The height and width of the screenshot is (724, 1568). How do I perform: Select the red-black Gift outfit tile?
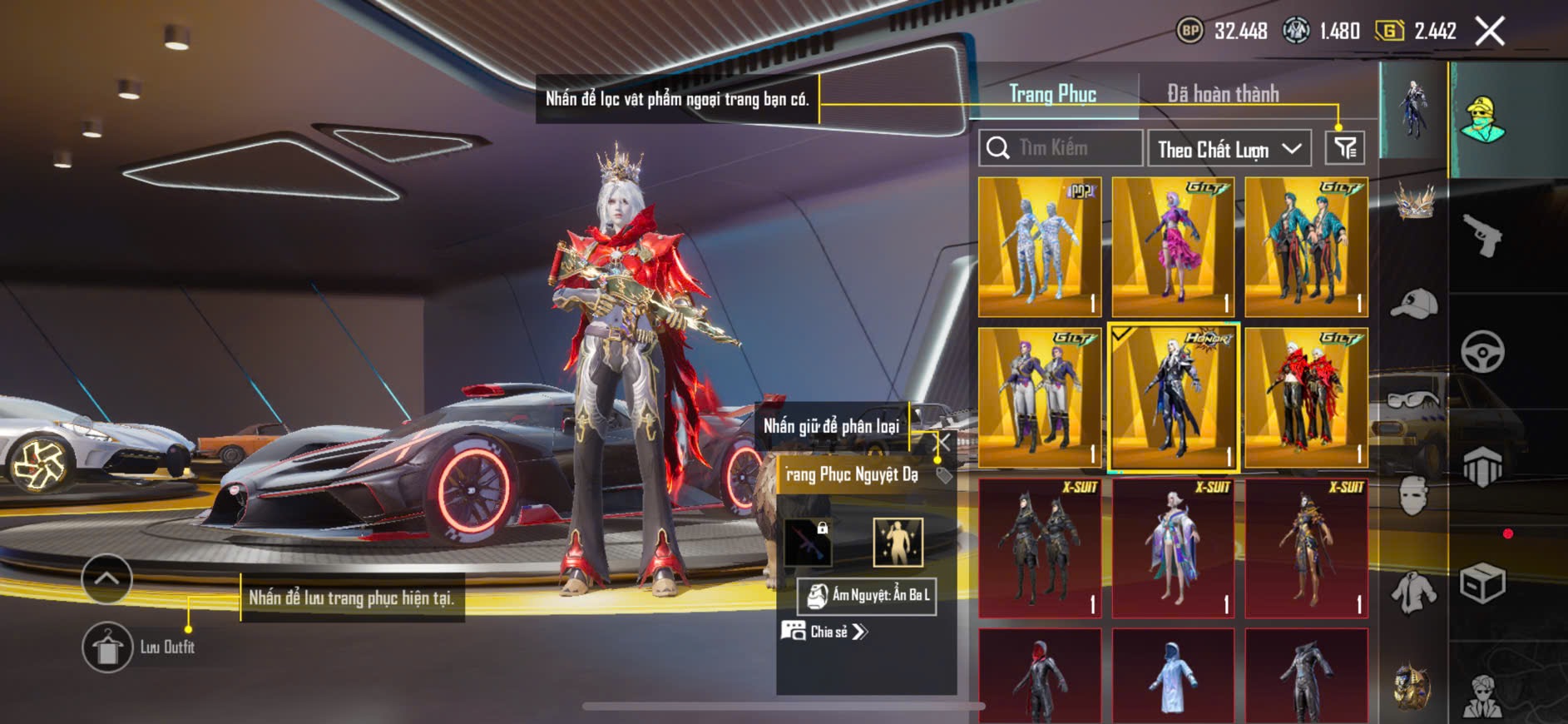pyautogui.click(x=1306, y=398)
